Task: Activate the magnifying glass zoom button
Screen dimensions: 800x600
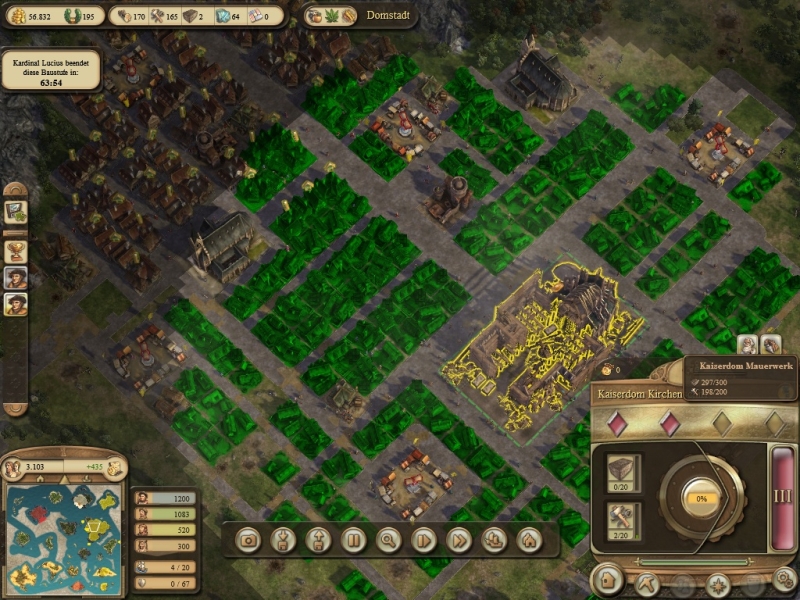Action: 388,540
